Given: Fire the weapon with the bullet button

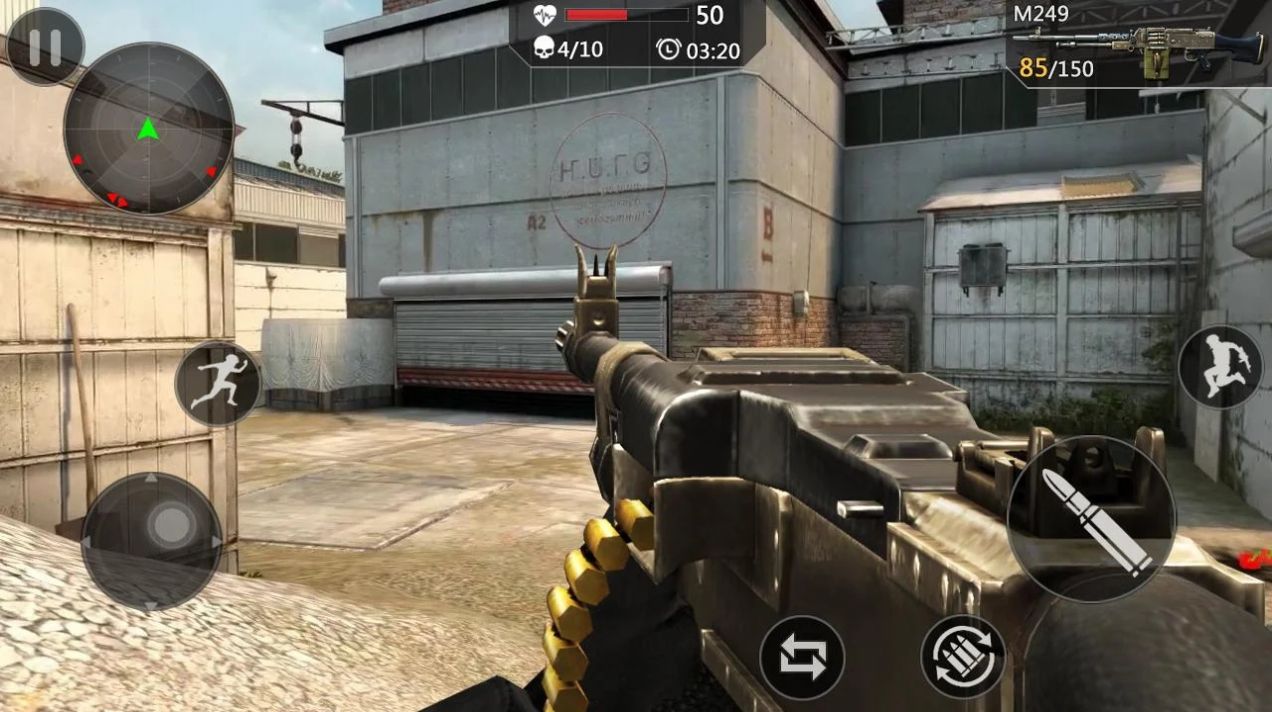Looking at the screenshot, I should tap(1091, 519).
